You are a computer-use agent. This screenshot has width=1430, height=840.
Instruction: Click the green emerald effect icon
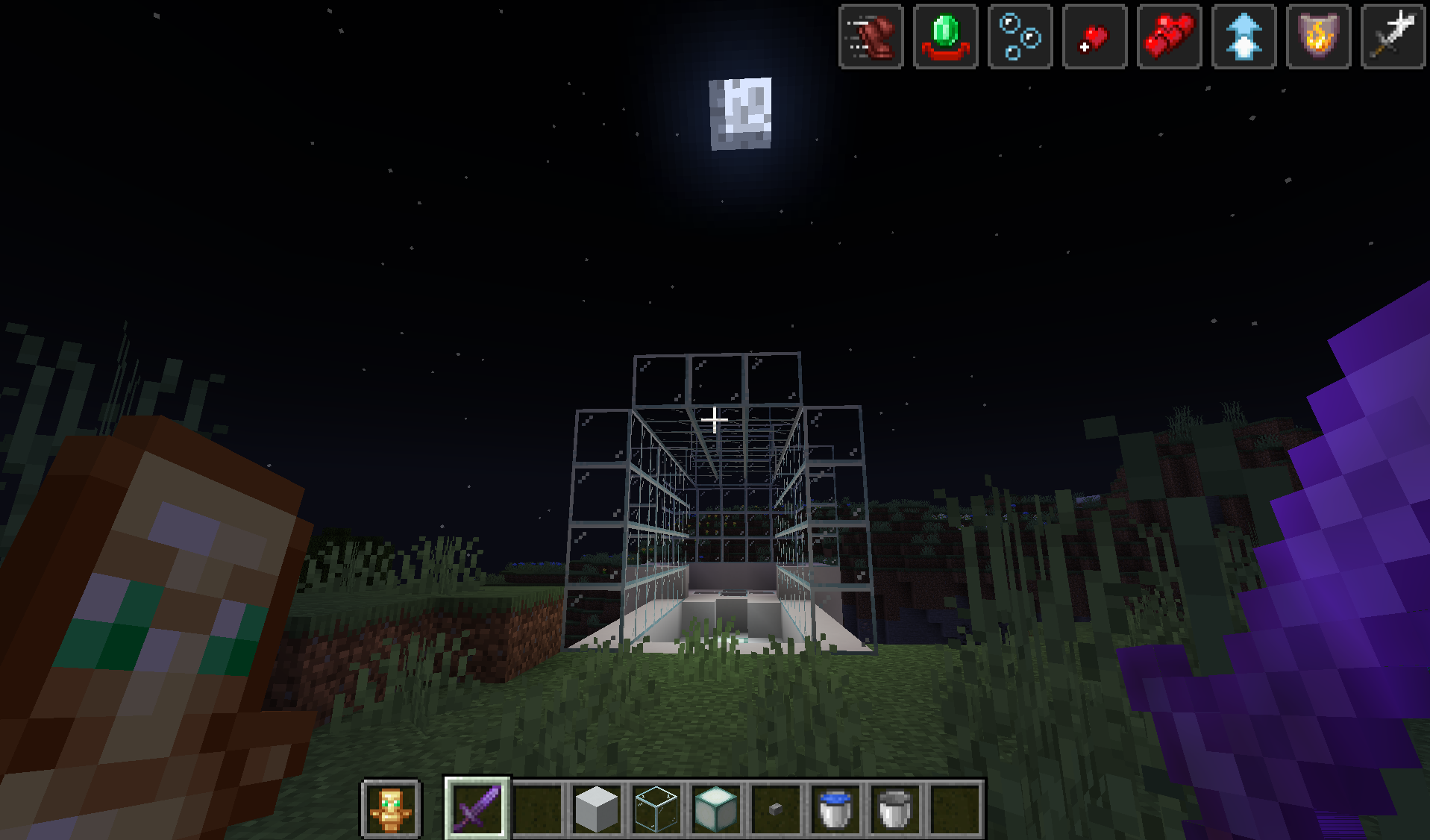coord(946,37)
